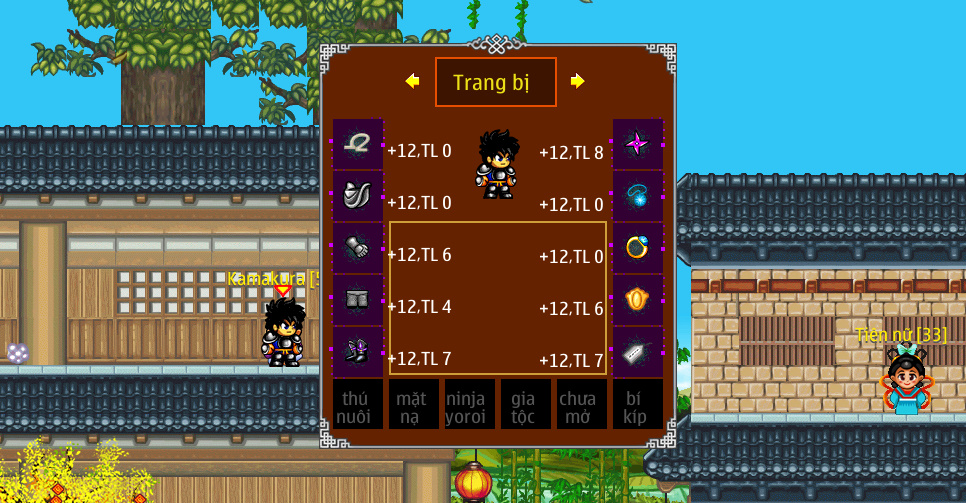
Task: Select the headband equipment slot
Action: point(357,144)
